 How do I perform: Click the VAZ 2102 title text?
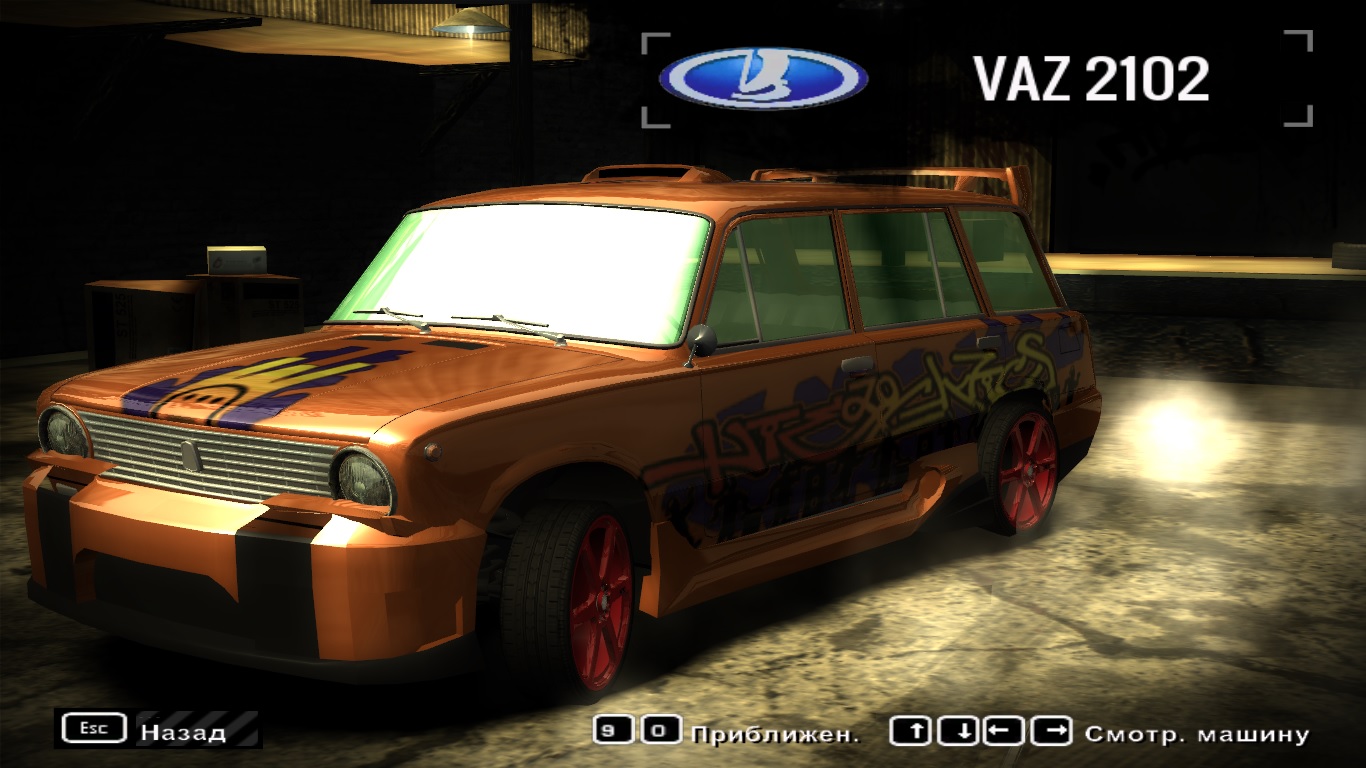(x=1093, y=77)
